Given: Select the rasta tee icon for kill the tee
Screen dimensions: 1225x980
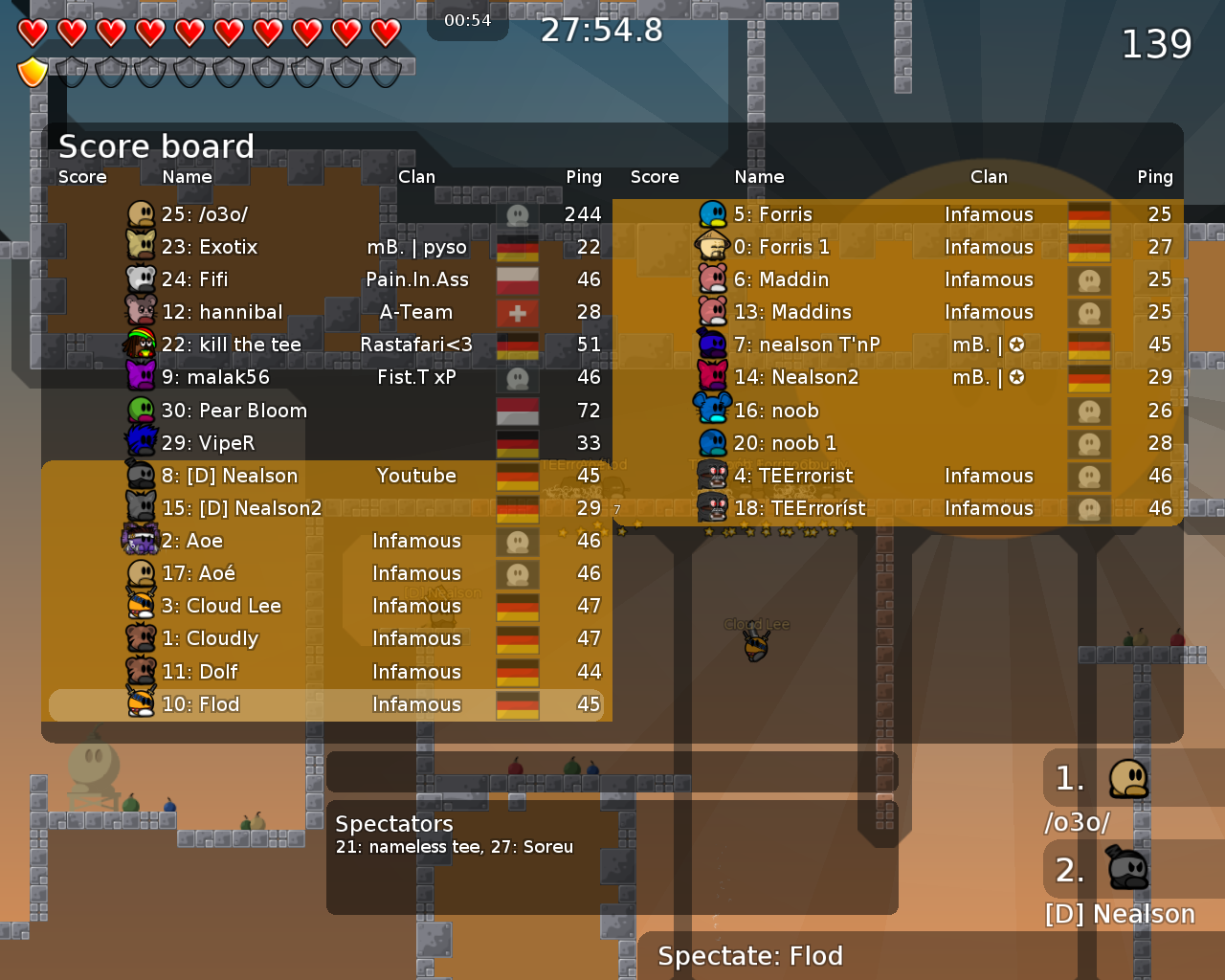Looking at the screenshot, I should coord(141,345).
